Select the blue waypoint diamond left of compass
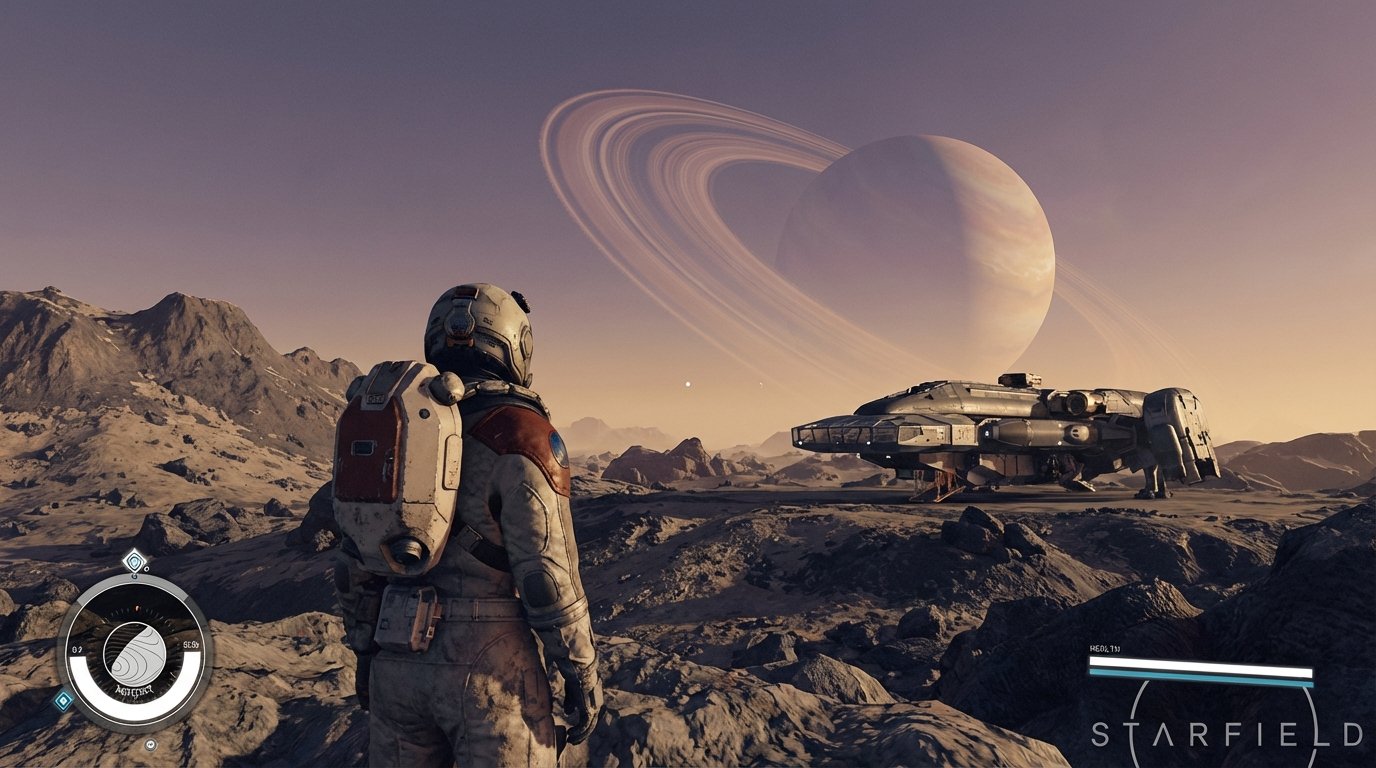This screenshot has width=1376, height=768. tap(64, 700)
